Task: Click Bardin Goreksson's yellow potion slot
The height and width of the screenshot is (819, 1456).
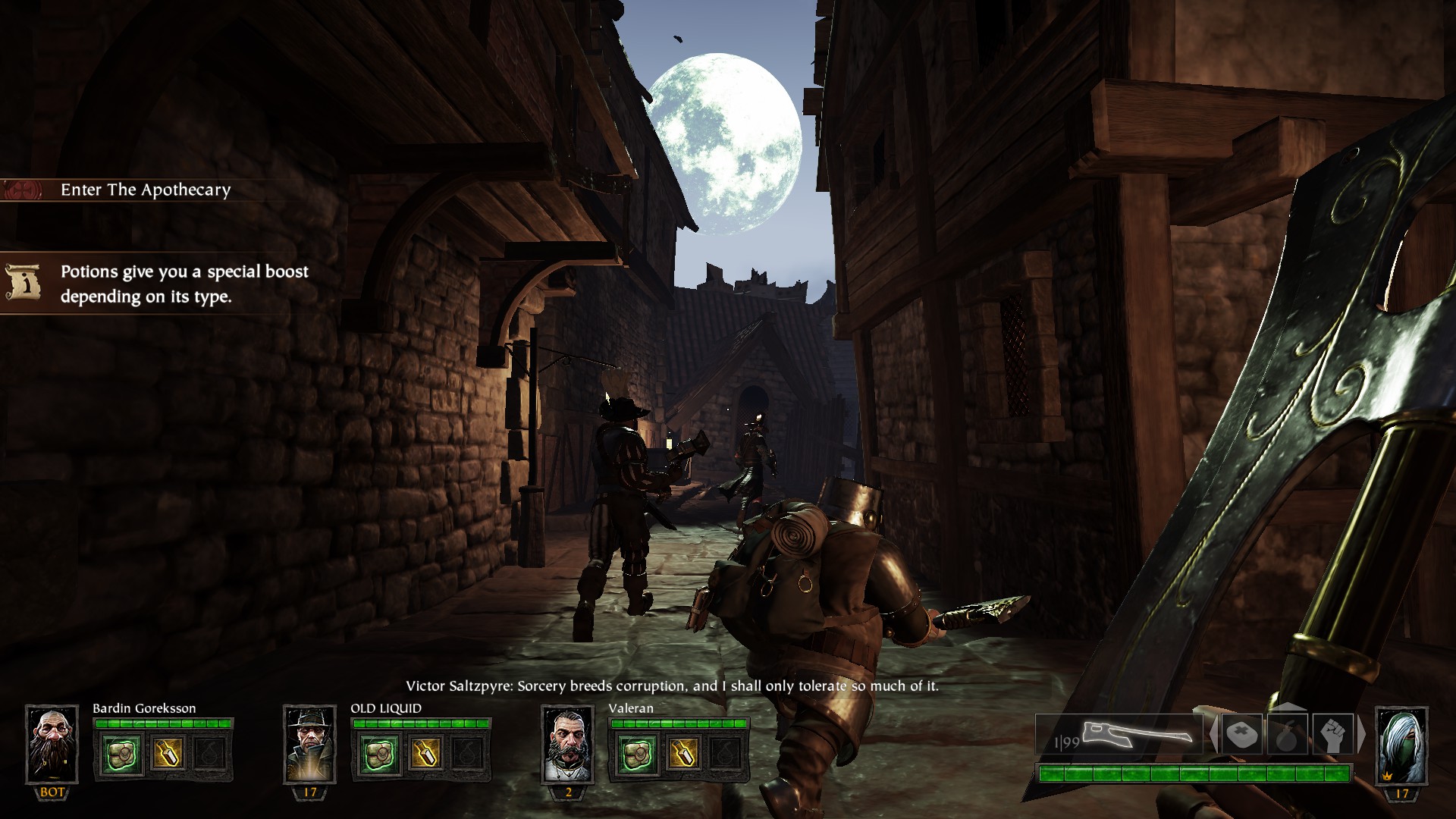Action: click(x=166, y=753)
